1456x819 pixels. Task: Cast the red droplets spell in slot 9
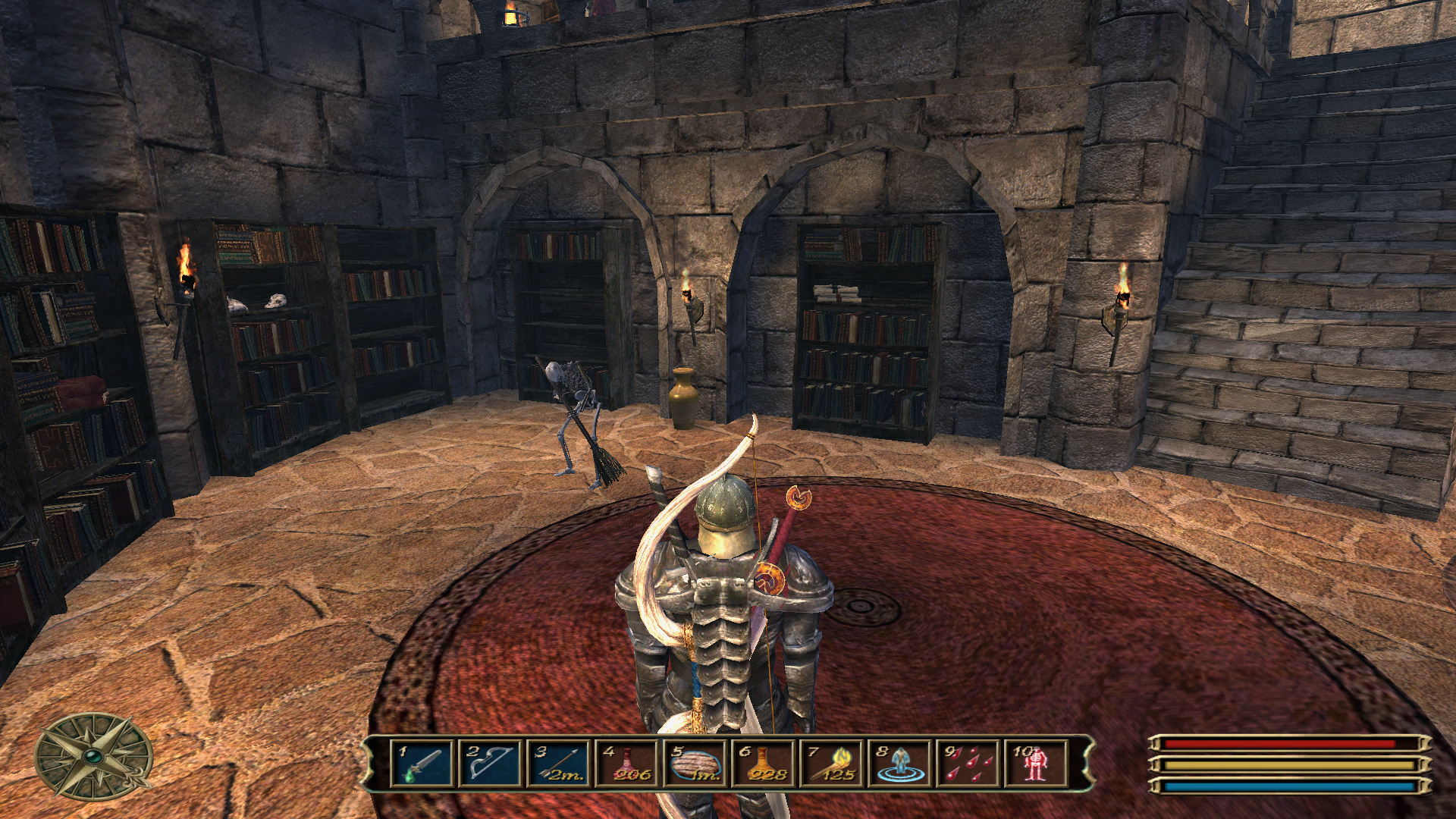(x=968, y=763)
